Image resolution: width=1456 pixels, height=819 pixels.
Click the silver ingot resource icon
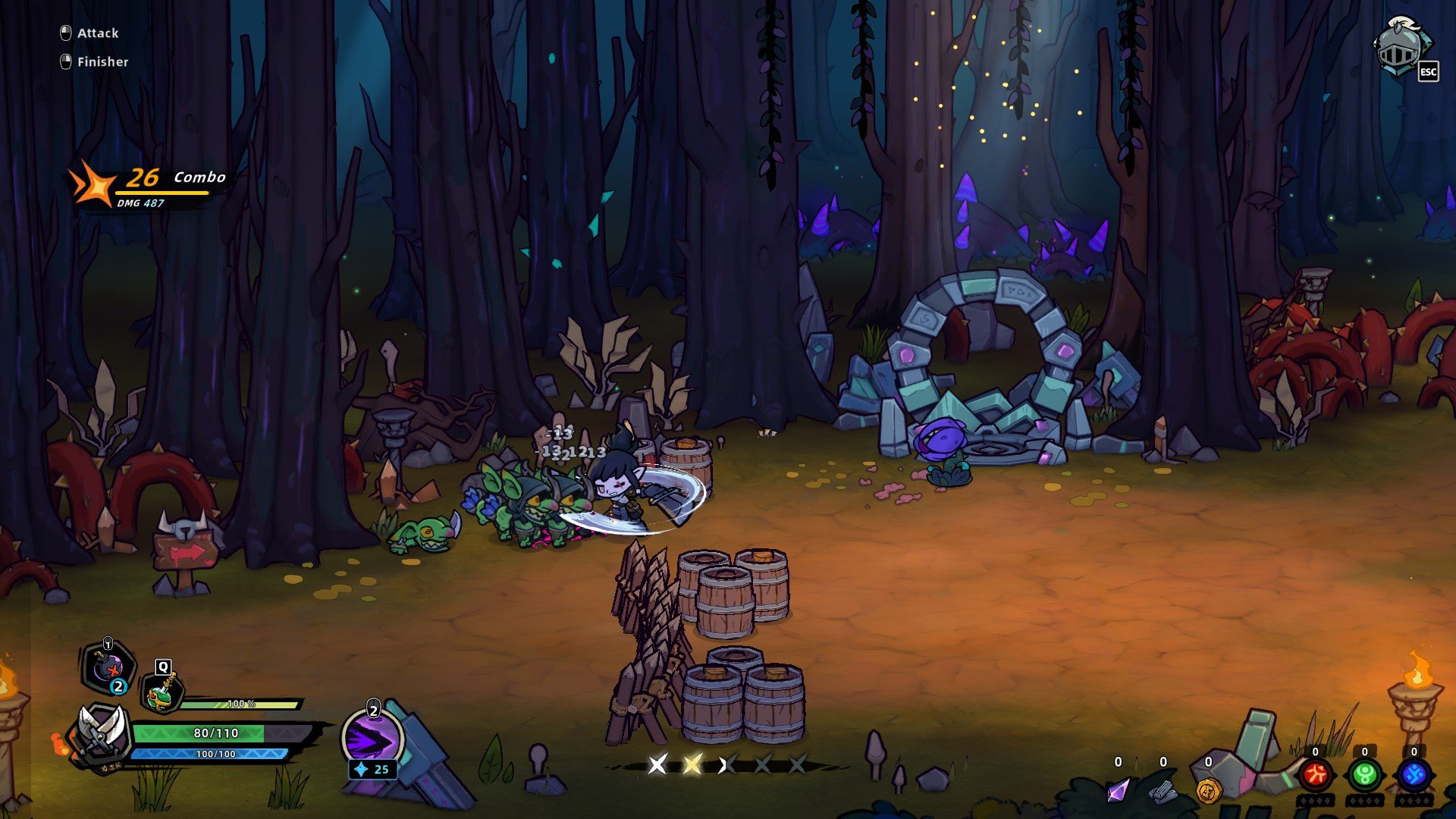(1163, 795)
